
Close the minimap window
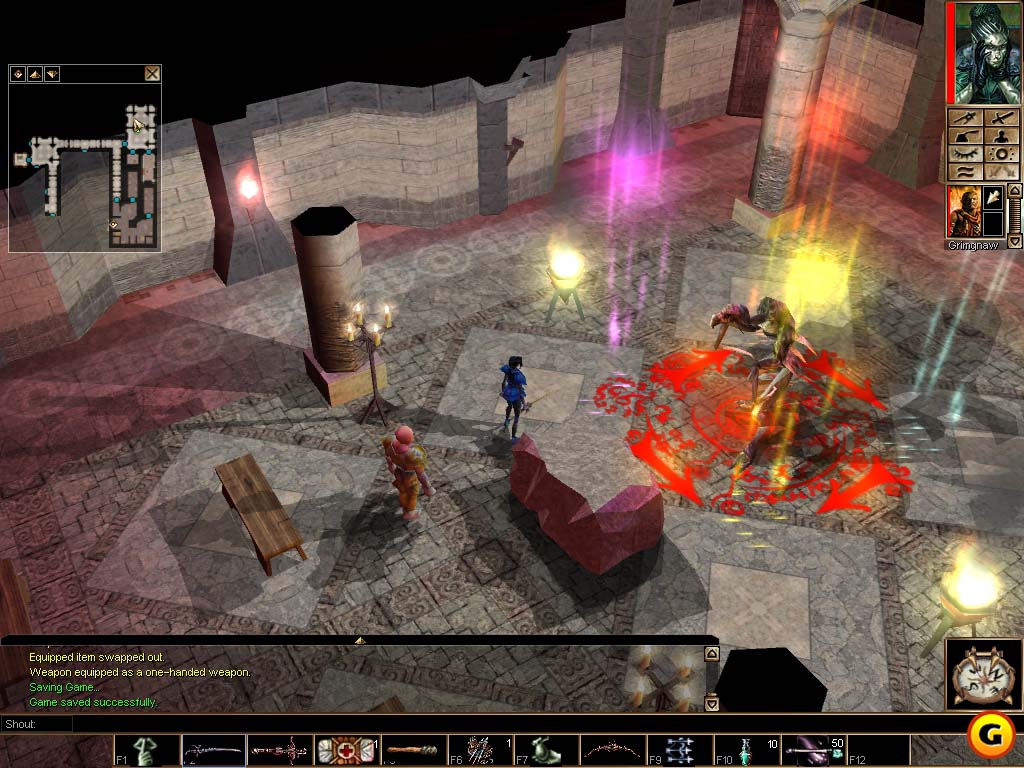click(x=151, y=73)
